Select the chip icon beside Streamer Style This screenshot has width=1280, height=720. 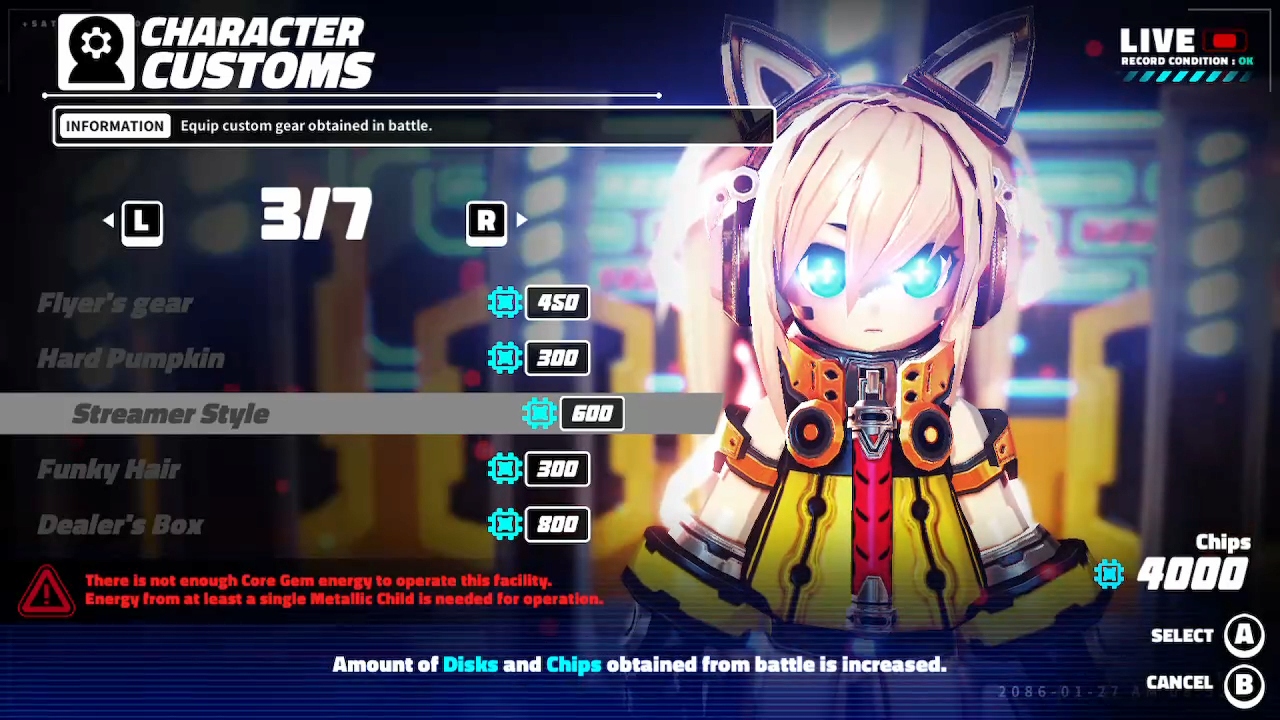(540, 413)
